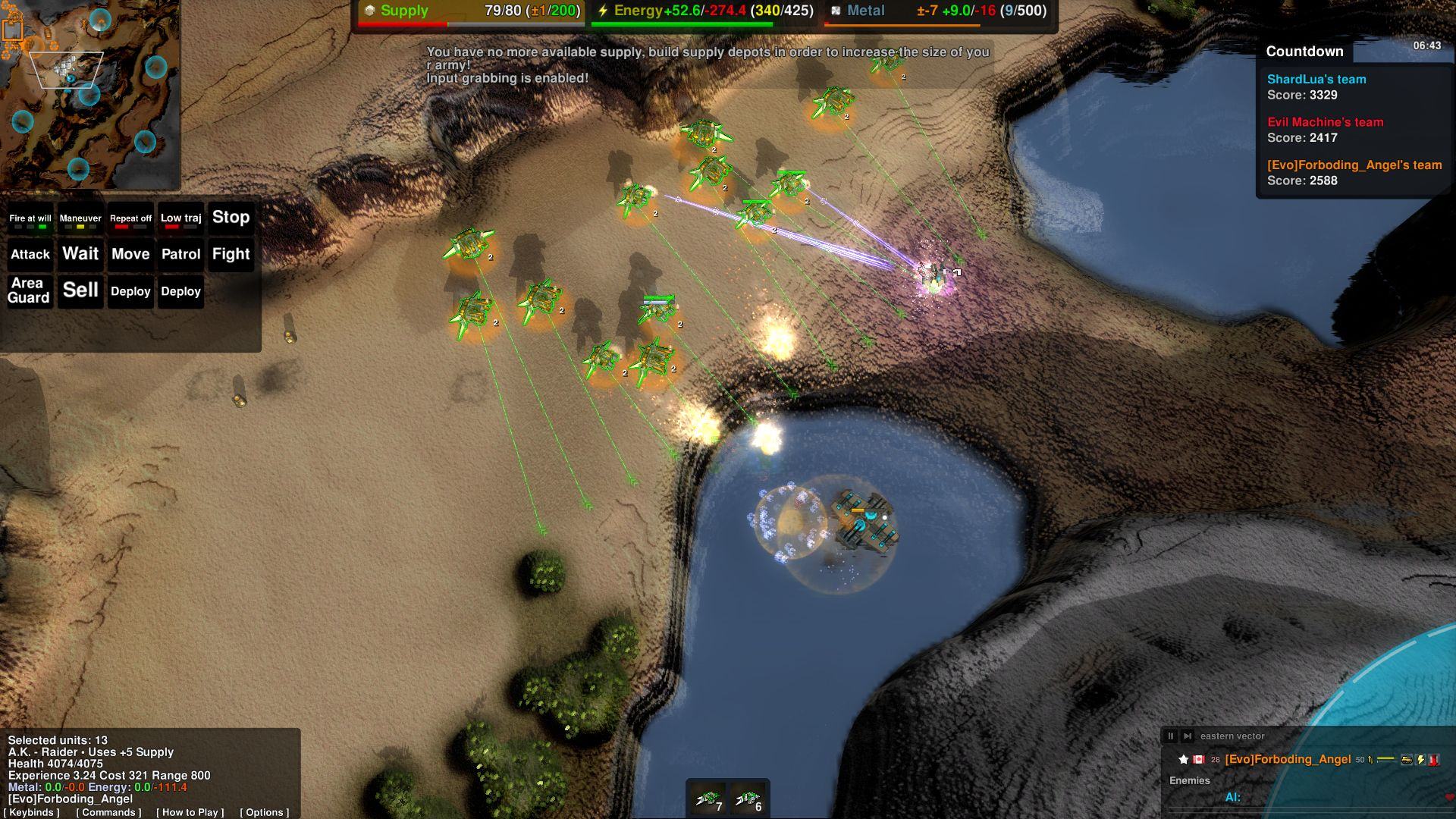This screenshot has height=819, width=1456.
Task: Toggle the Maneuver move state
Action: click(80, 220)
